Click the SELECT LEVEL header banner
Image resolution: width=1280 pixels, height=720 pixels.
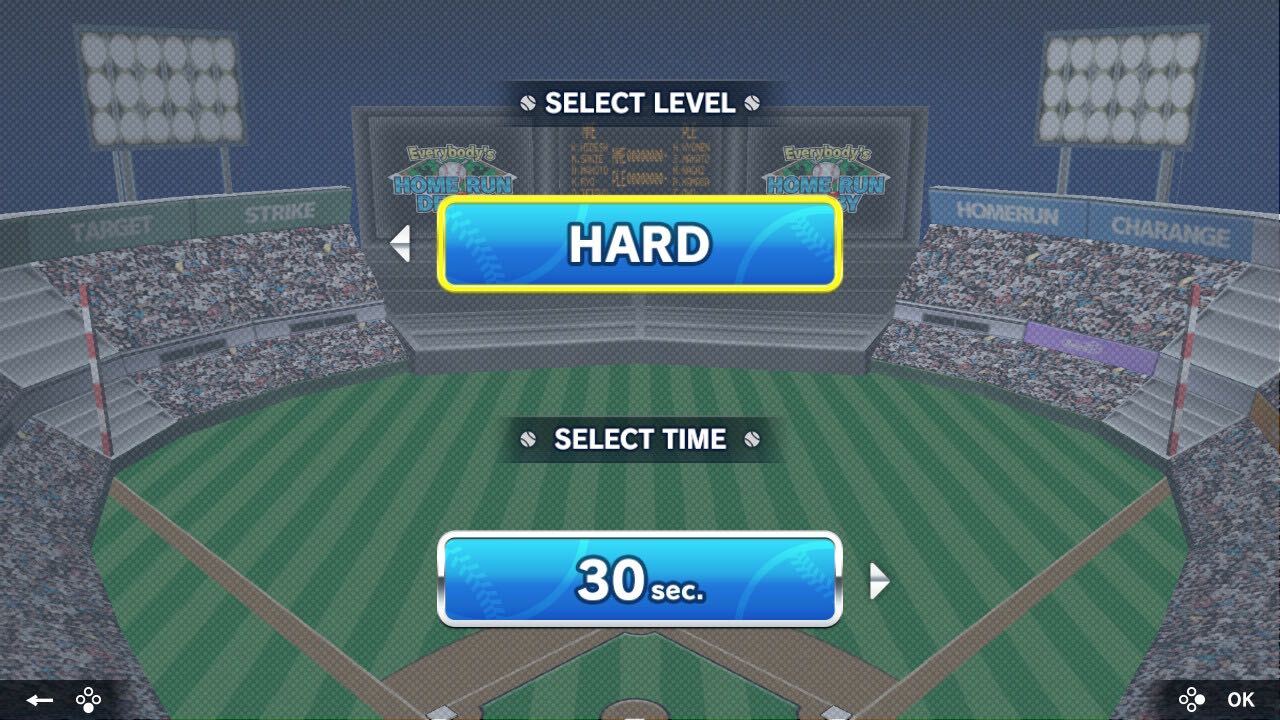[x=640, y=102]
